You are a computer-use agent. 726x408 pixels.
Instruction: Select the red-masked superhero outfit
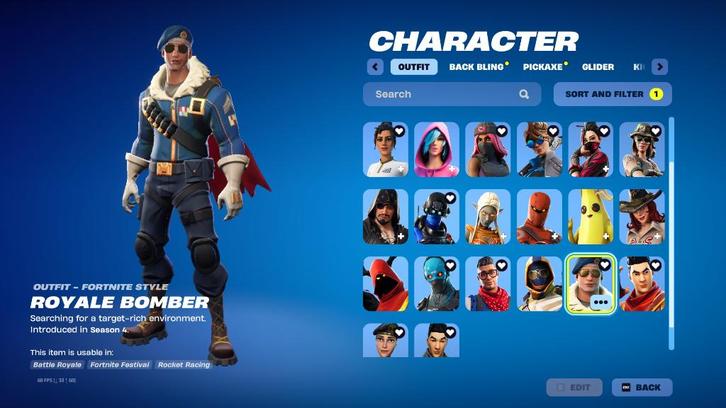[539, 216]
